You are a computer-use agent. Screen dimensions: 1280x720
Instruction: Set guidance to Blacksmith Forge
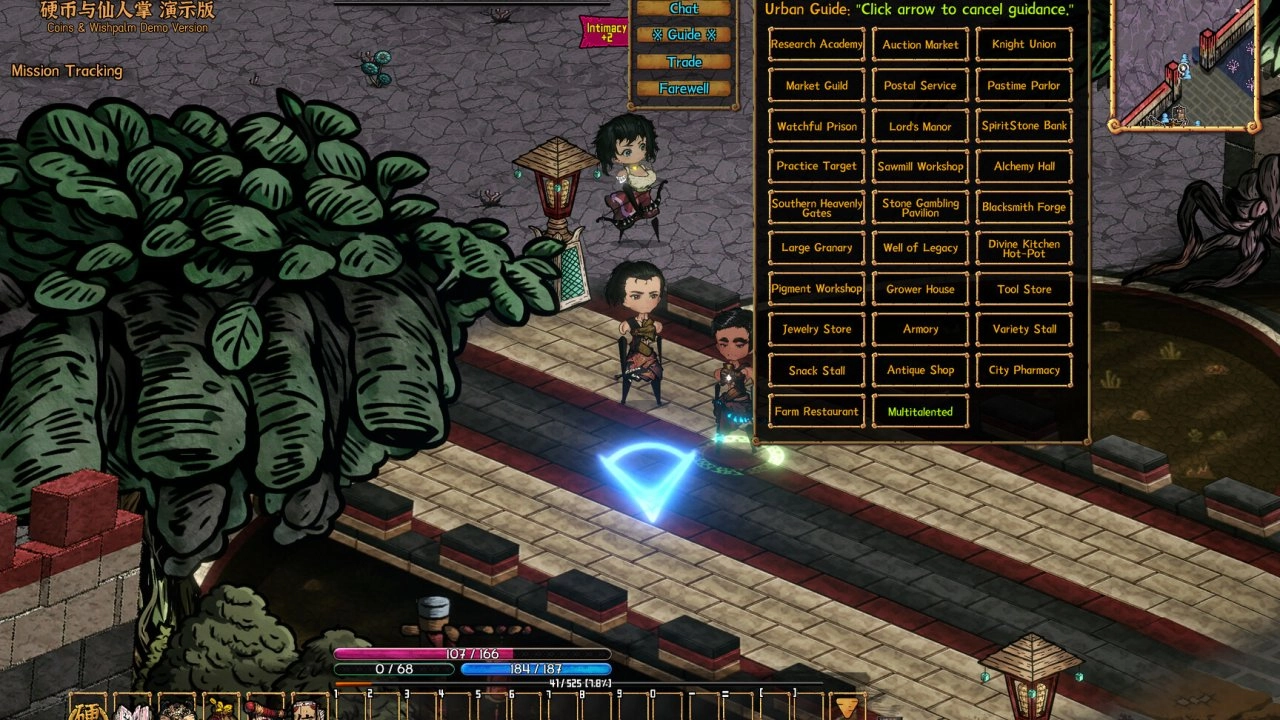1023,208
